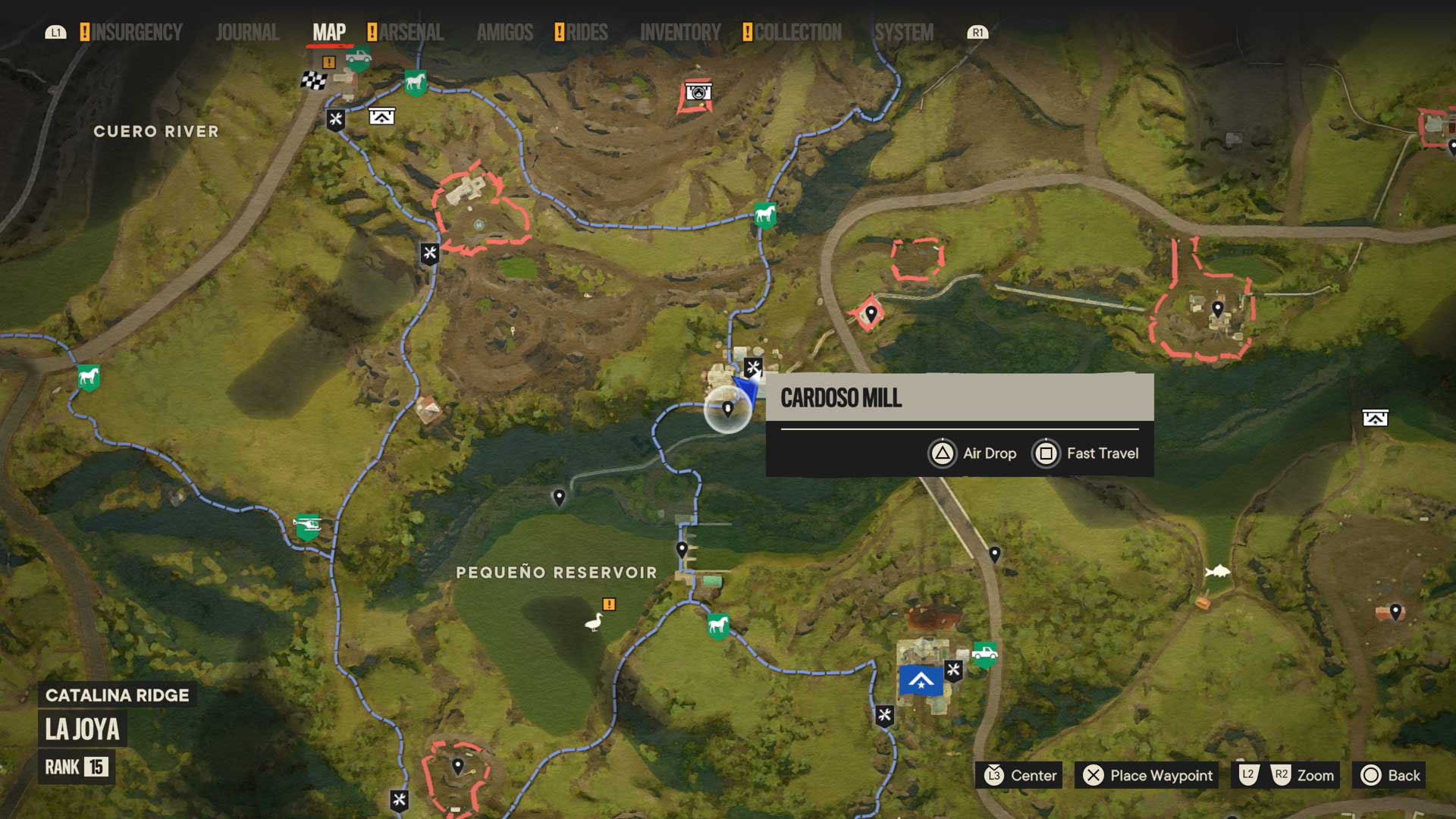Image resolution: width=1456 pixels, height=819 pixels.
Task: Select the white duck animal marker
Action: (x=593, y=623)
